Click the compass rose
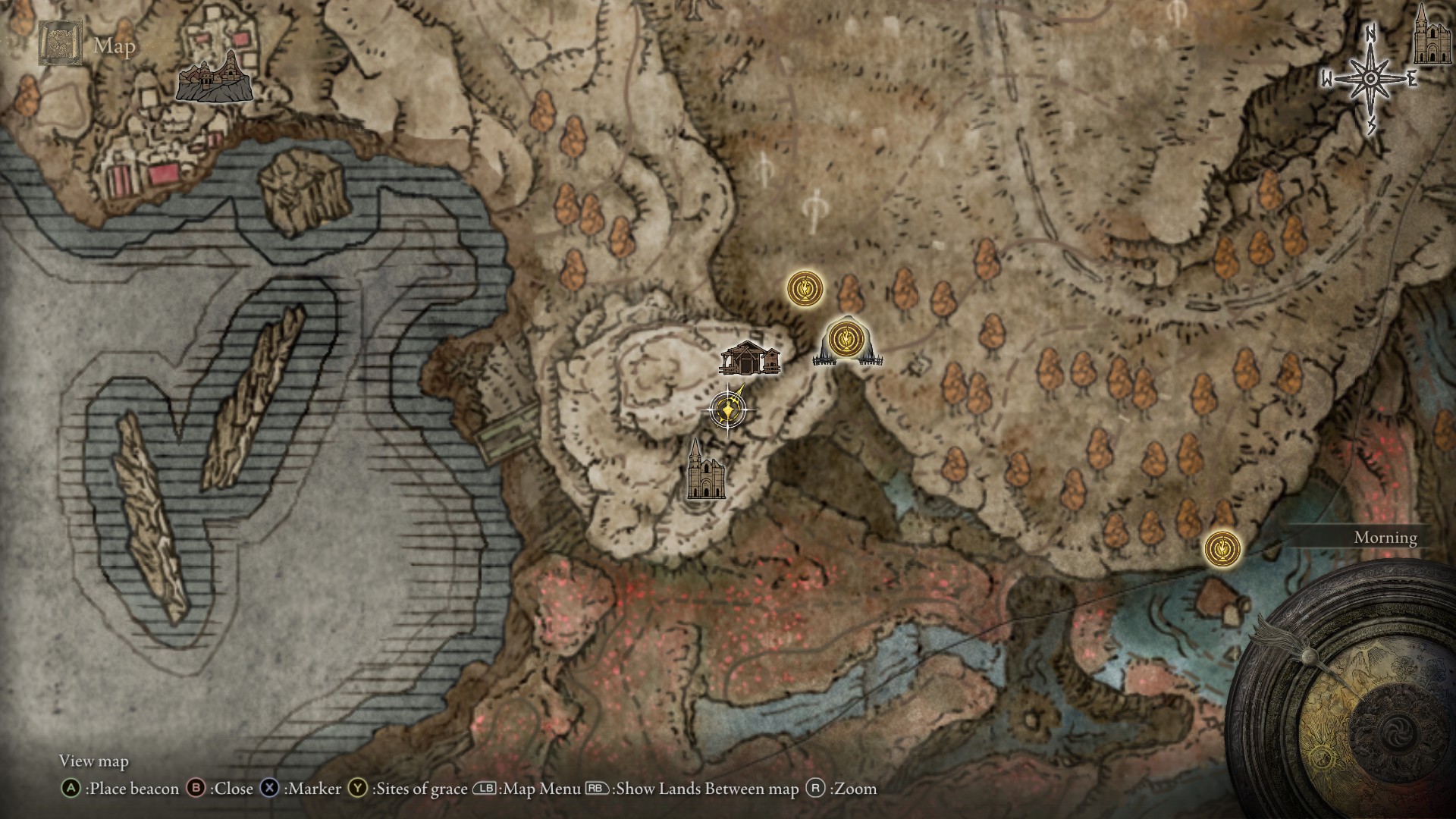Screen dimensions: 1456x819 pos(1370,79)
